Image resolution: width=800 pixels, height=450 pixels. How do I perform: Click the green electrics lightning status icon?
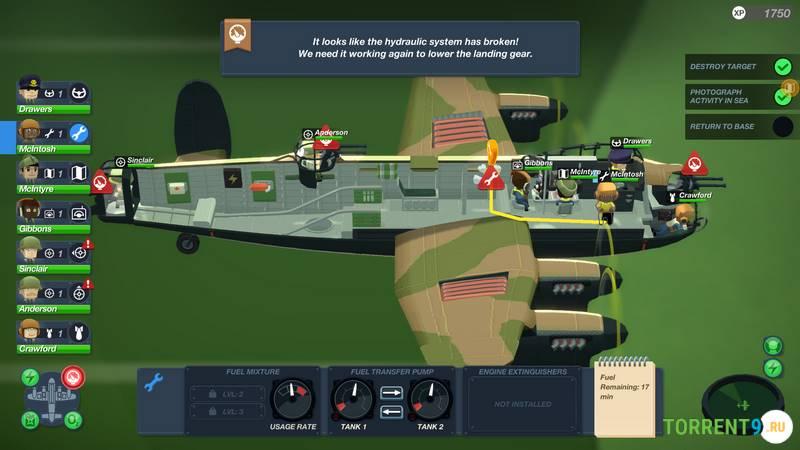[31, 378]
